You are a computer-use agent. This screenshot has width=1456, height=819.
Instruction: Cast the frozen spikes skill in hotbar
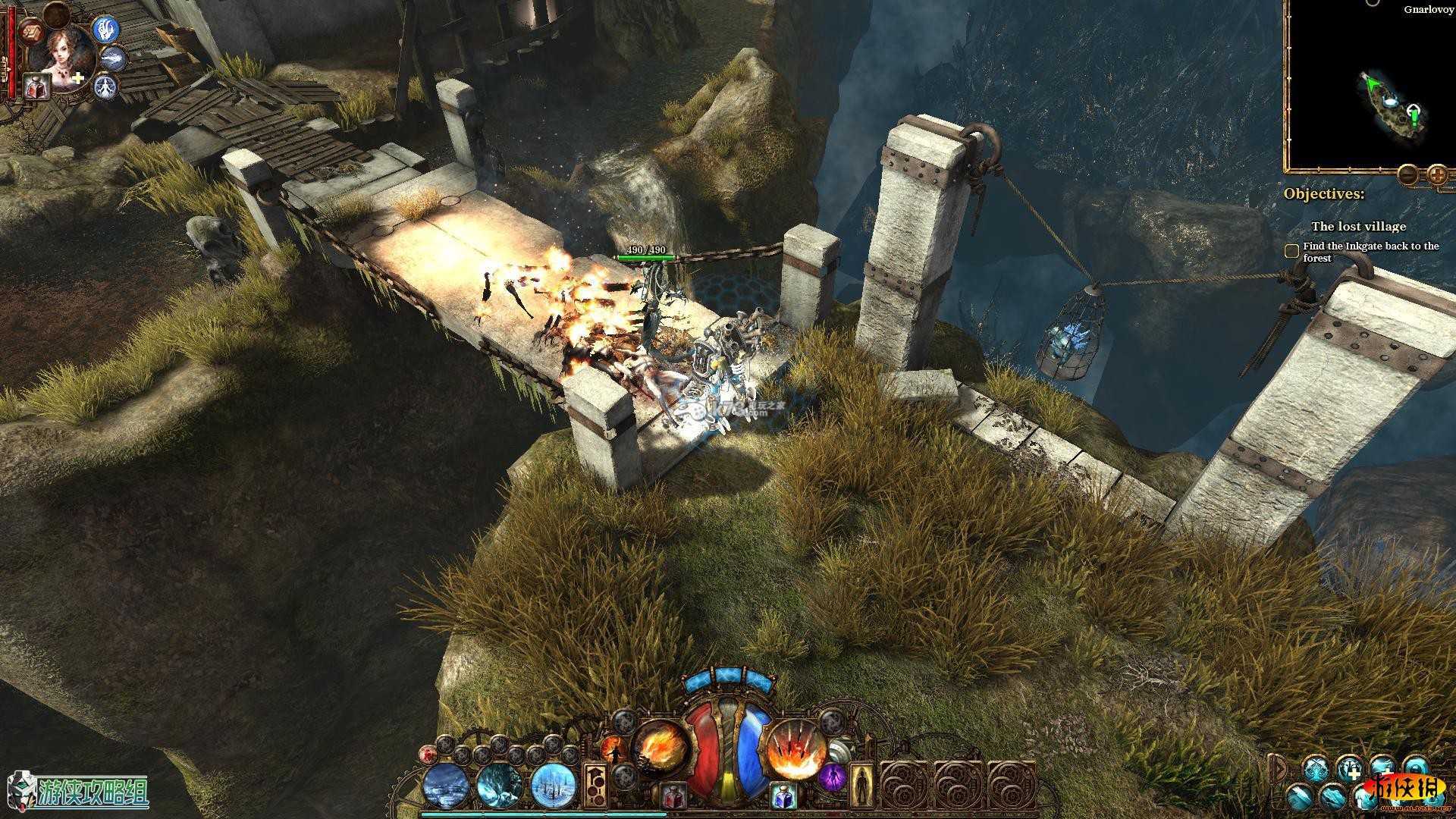click(554, 784)
